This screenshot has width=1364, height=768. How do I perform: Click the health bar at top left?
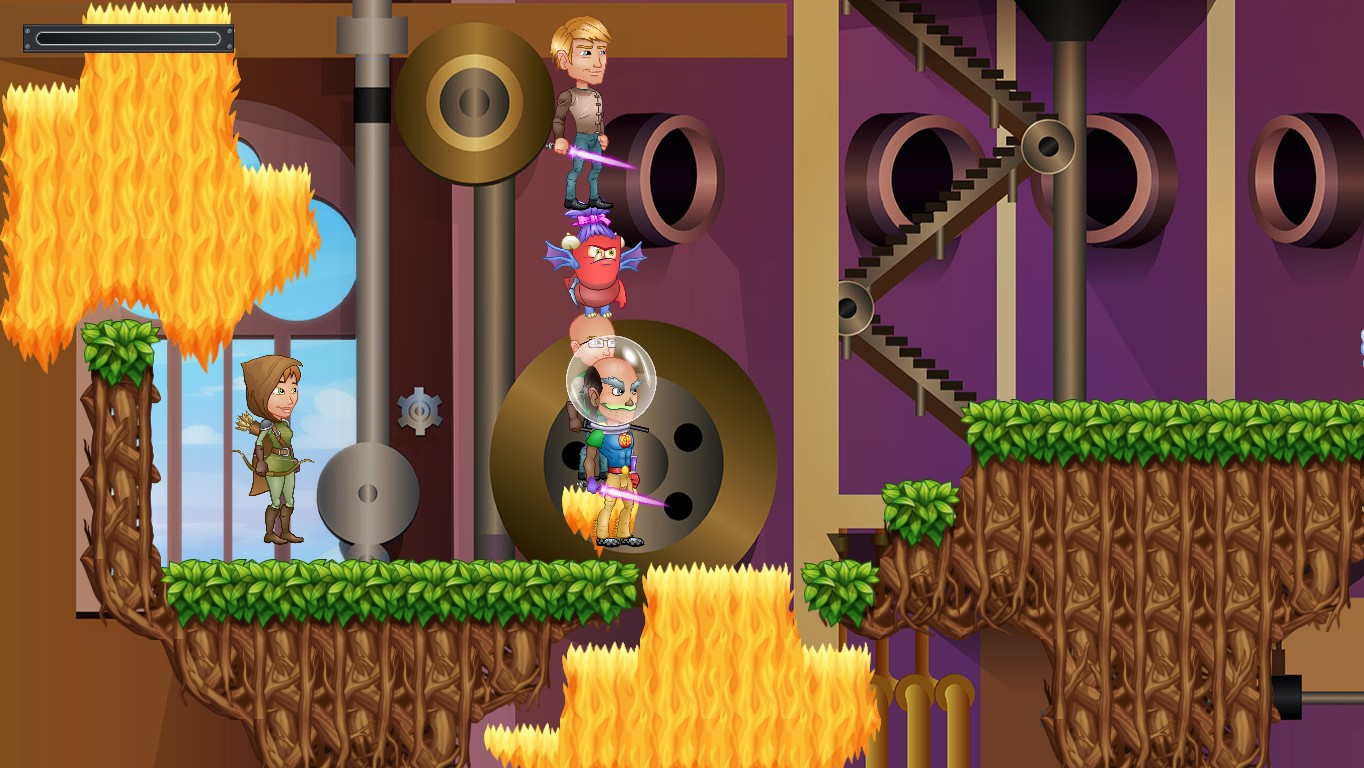(128, 37)
